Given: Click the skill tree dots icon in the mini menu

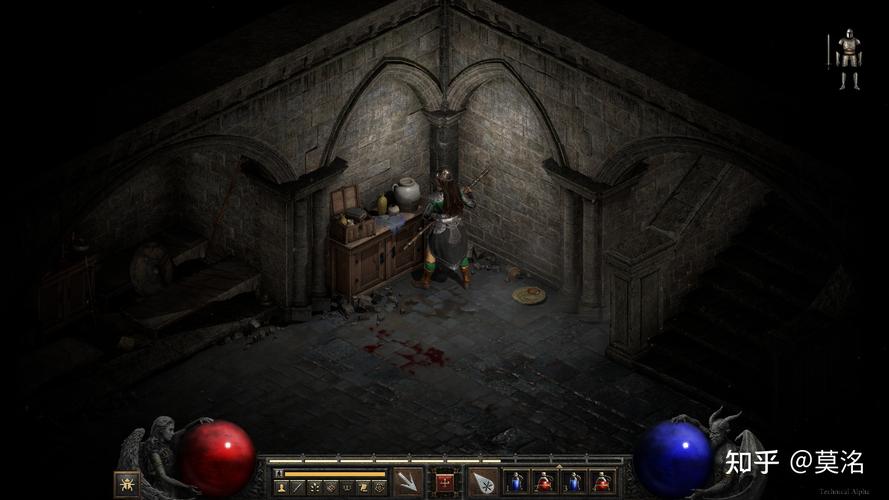Looking at the screenshot, I should click(x=314, y=487).
